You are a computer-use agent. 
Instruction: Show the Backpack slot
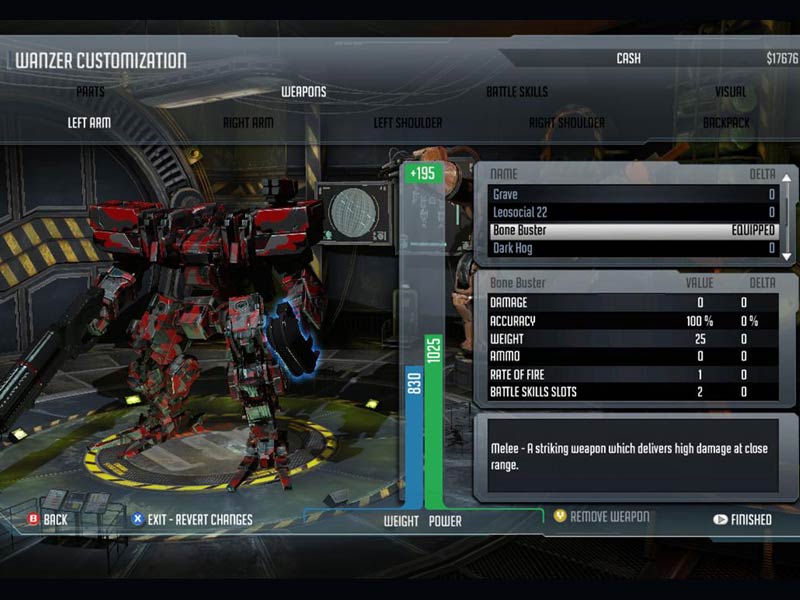(x=726, y=123)
